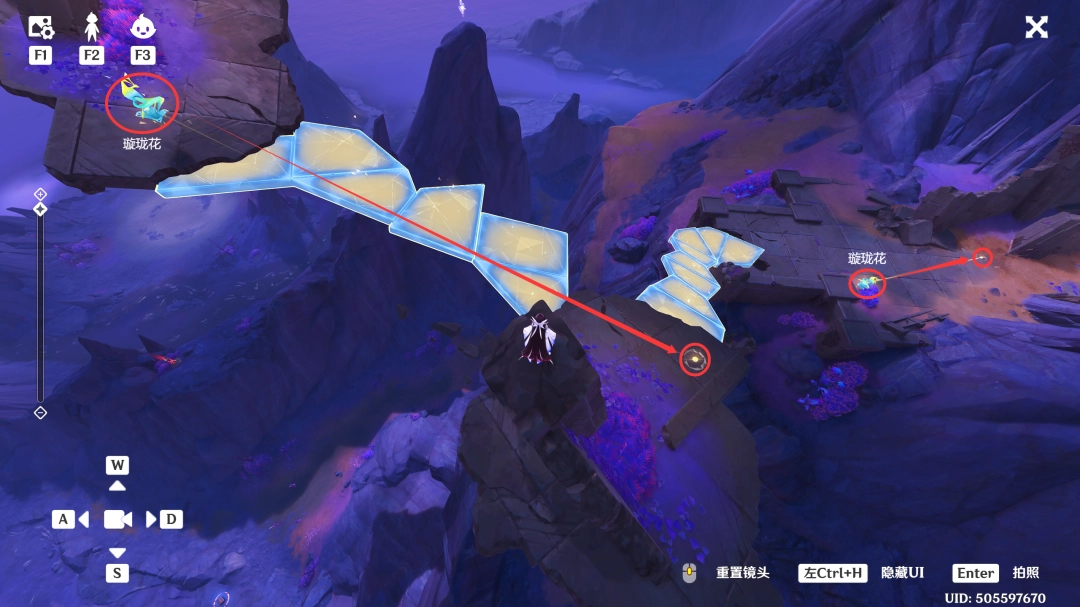1080x607 pixels.
Task: Click the zoom slider's diamond handle
Action: click(x=40, y=209)
